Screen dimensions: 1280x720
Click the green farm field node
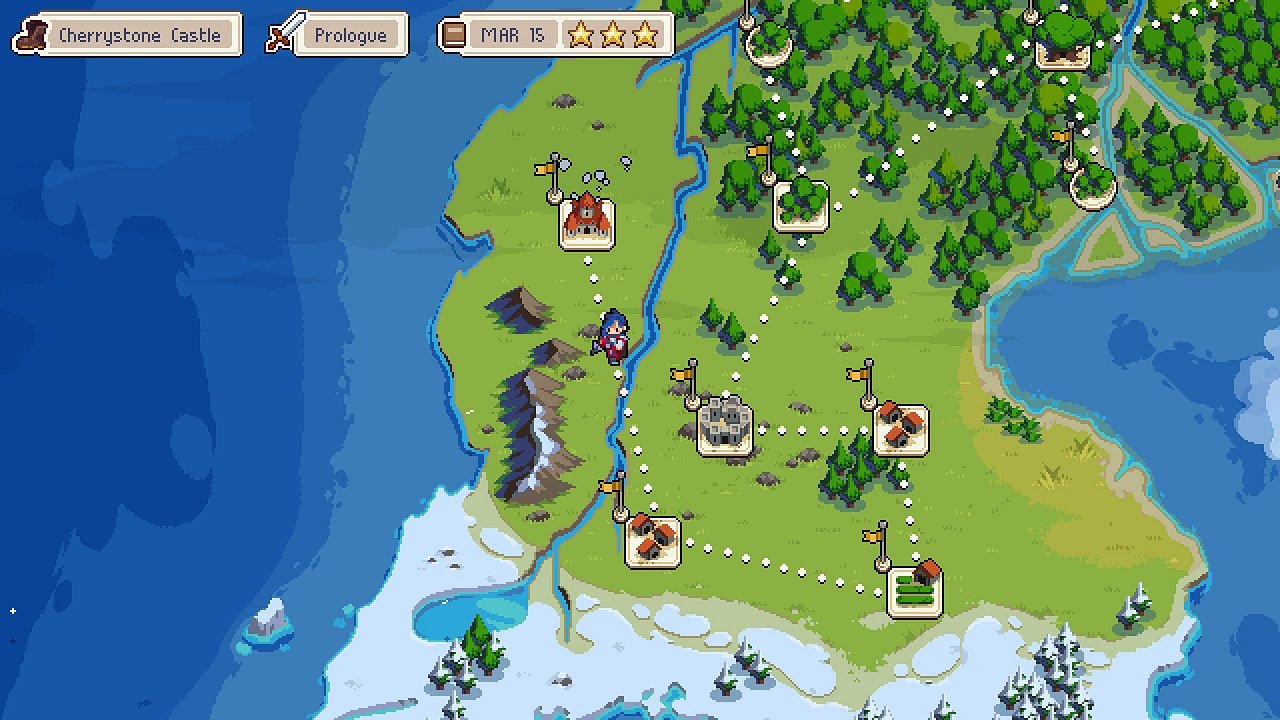click(915, 590)
